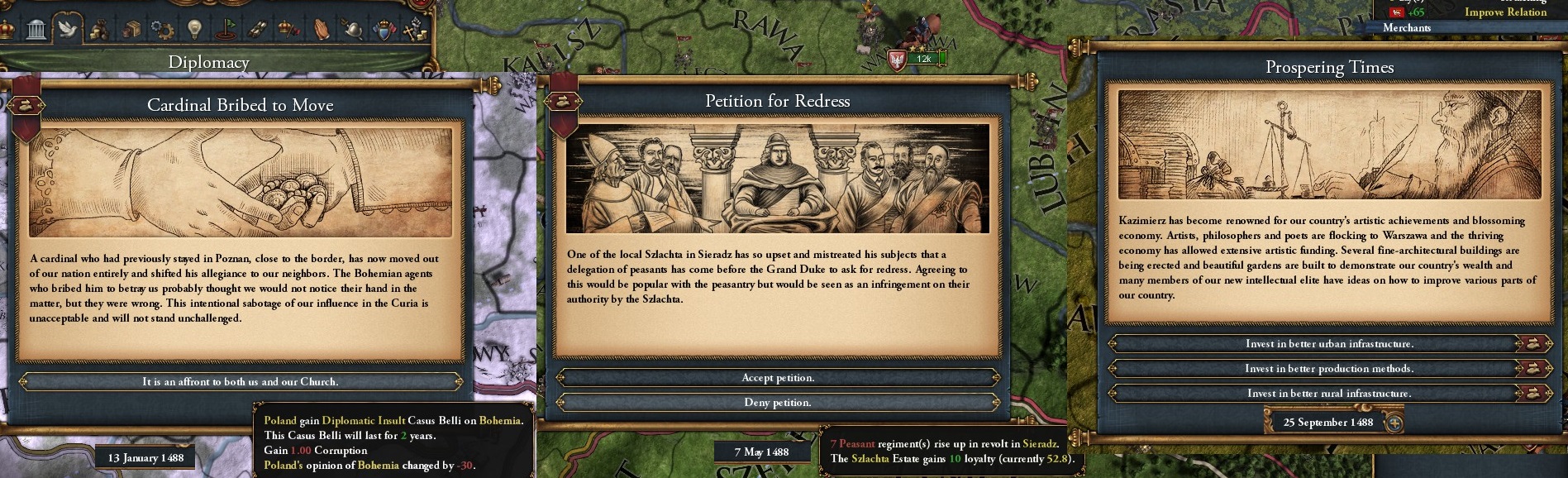Click the plus button beside 25 September 1488

[x=1394, y=423]
